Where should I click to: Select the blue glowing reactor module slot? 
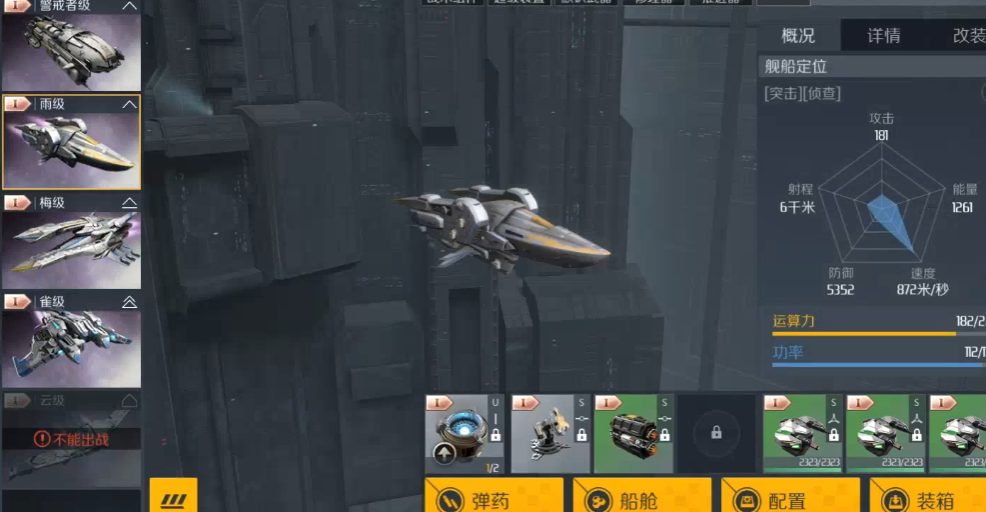point(465,434)
